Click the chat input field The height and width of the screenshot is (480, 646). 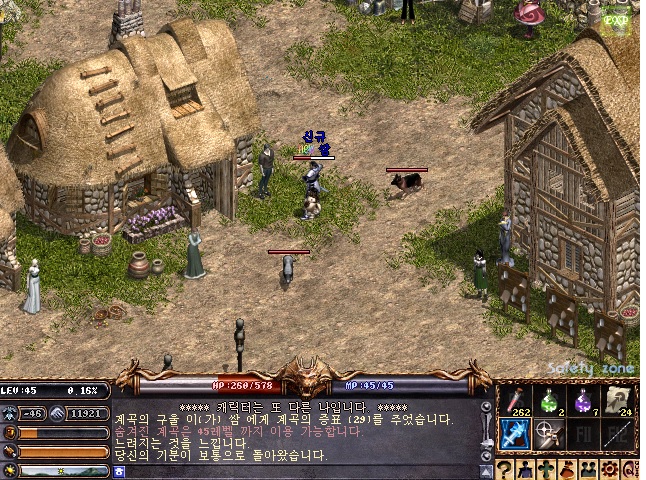(x=300, y=471)
